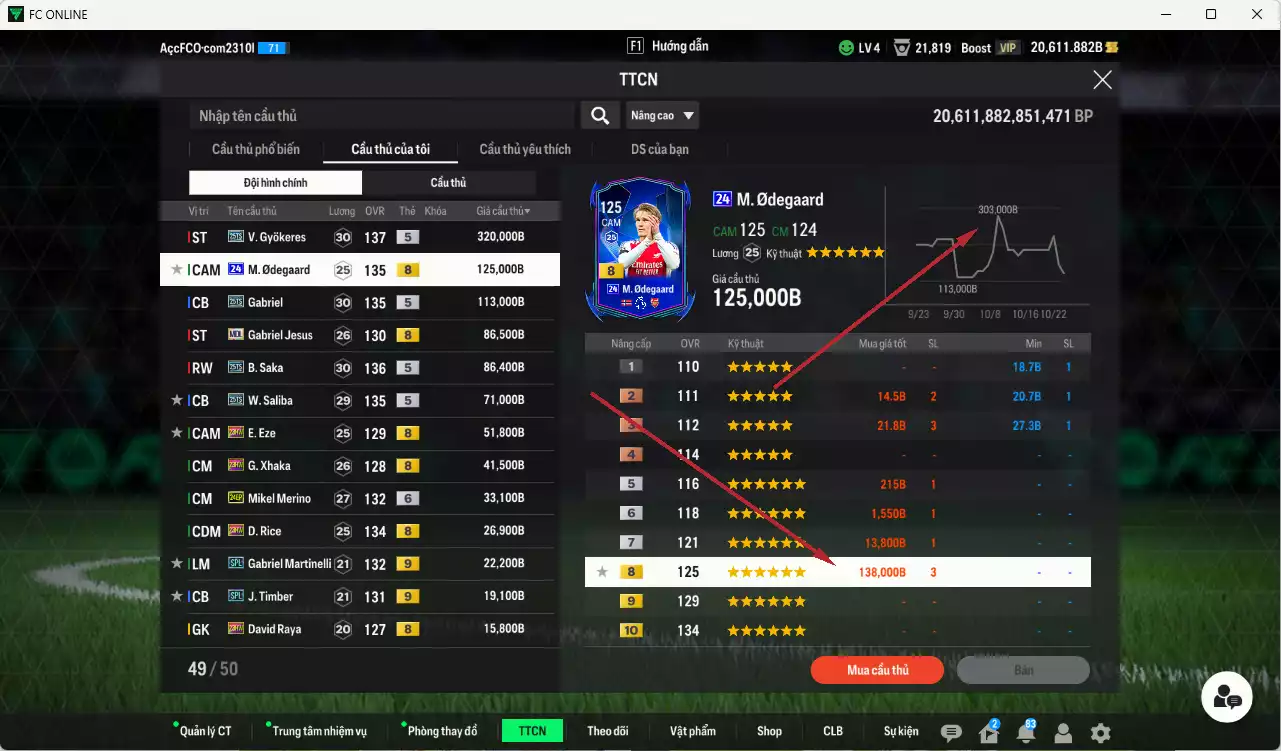Click the Giá cầu thủ sort dropdown
The height and width of the screenshot is (751, 1281).
click(x=502, y=210)
